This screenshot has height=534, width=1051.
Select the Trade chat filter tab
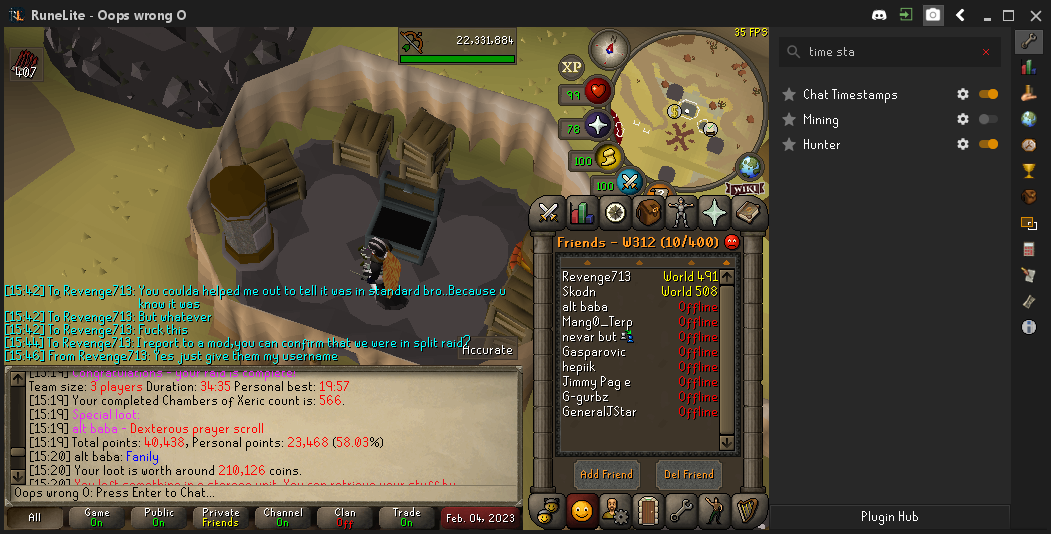(x=406, y=517)
